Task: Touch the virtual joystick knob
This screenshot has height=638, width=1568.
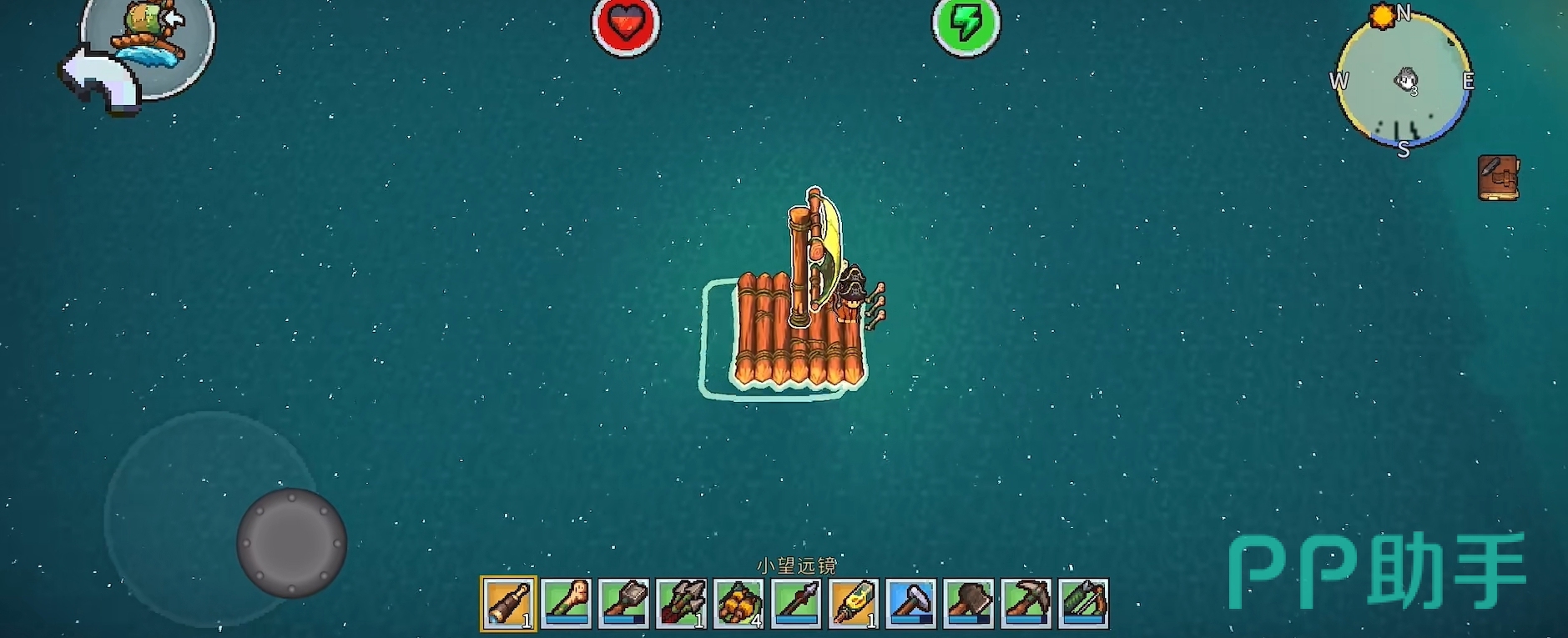Action: pyautogui.click(x=291, y=543)
